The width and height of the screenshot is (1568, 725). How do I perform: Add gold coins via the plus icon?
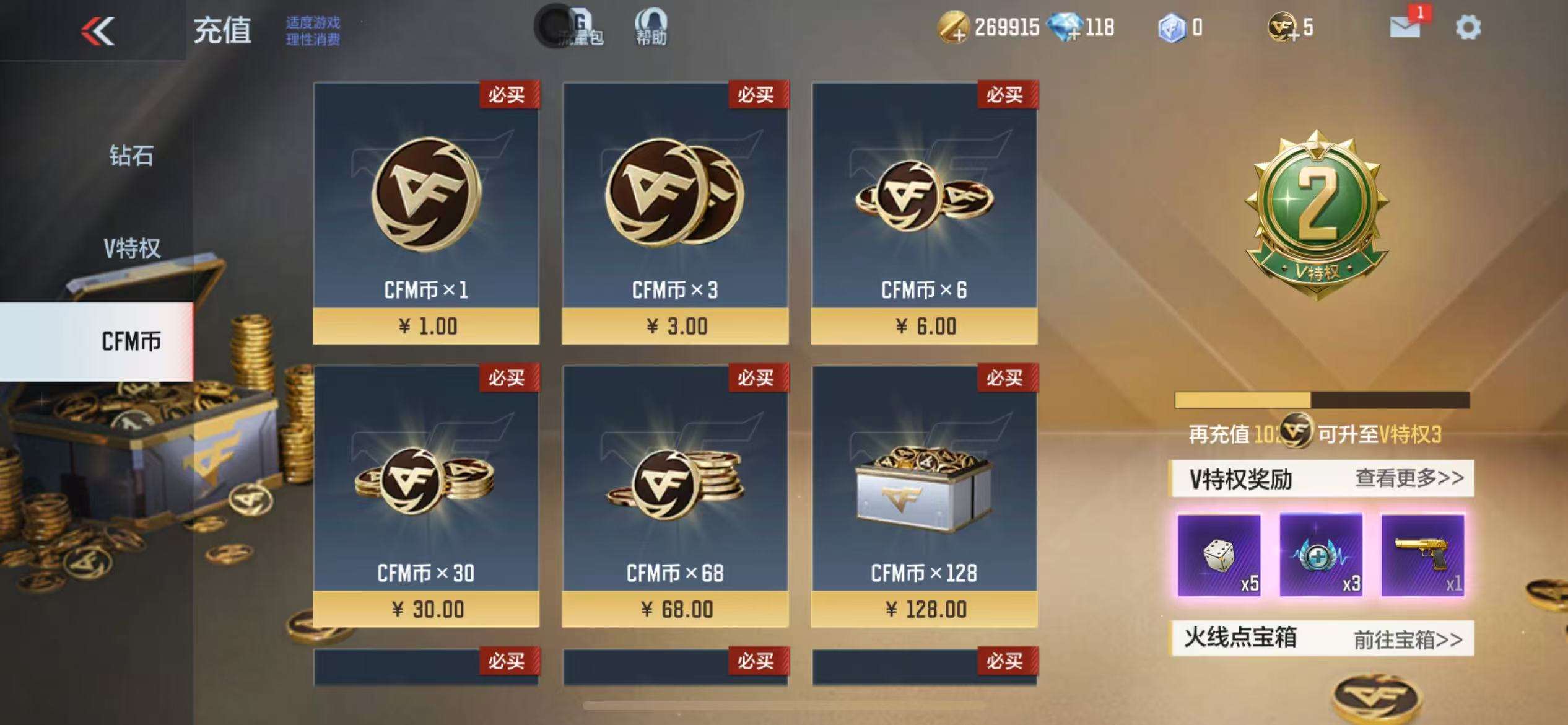click(x=952, y=29)
